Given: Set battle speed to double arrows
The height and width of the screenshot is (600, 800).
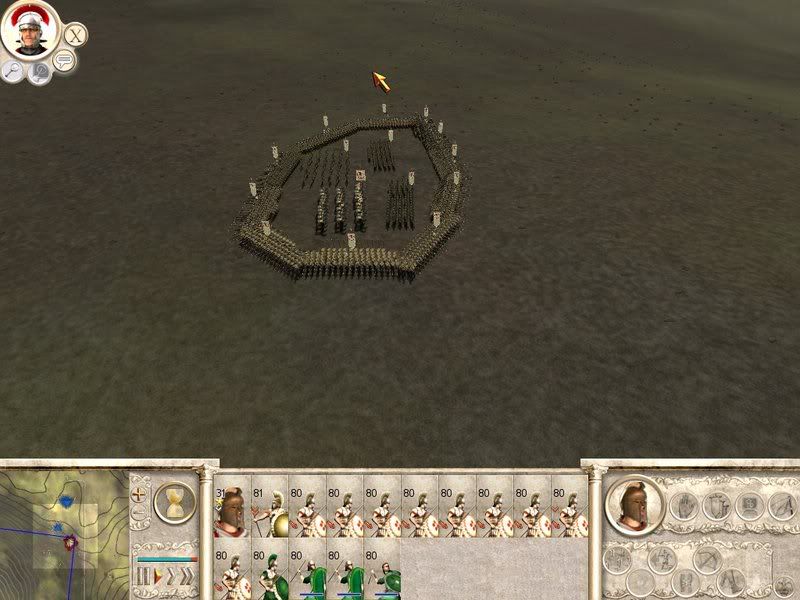Looking at the screenshot, I should [x=169, y=576].
